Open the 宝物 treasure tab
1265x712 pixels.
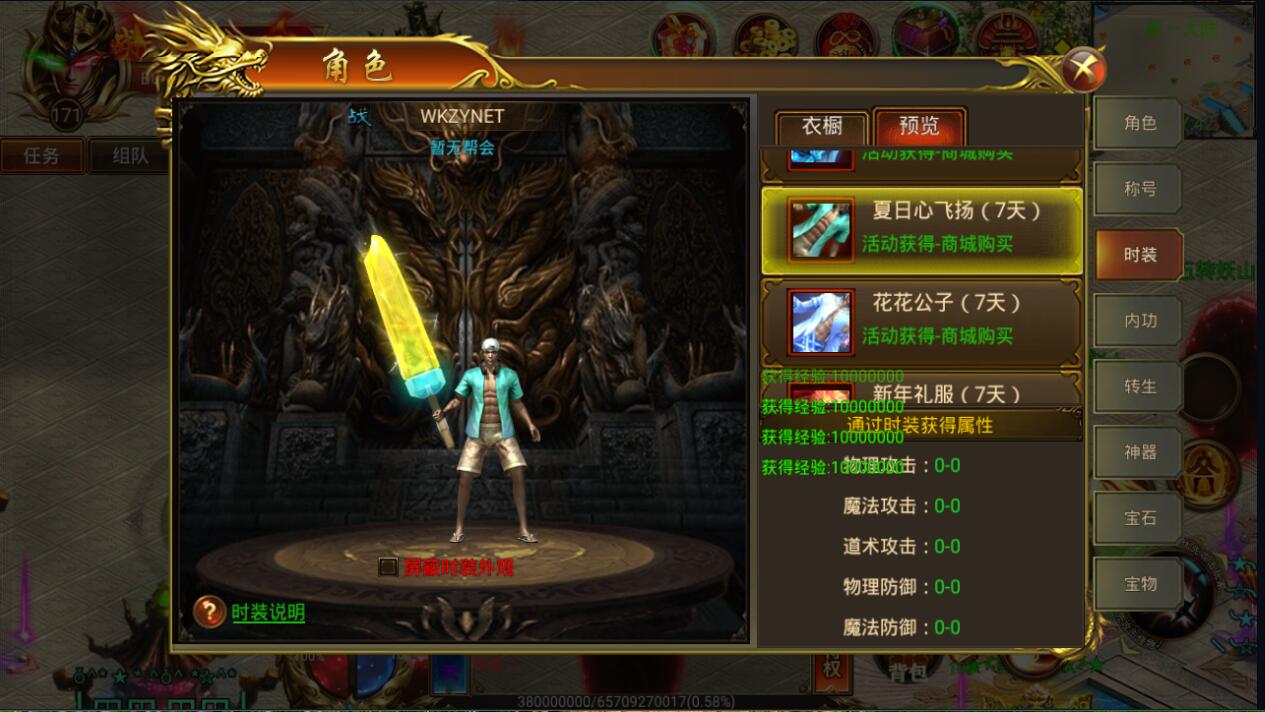point(1139,584)
